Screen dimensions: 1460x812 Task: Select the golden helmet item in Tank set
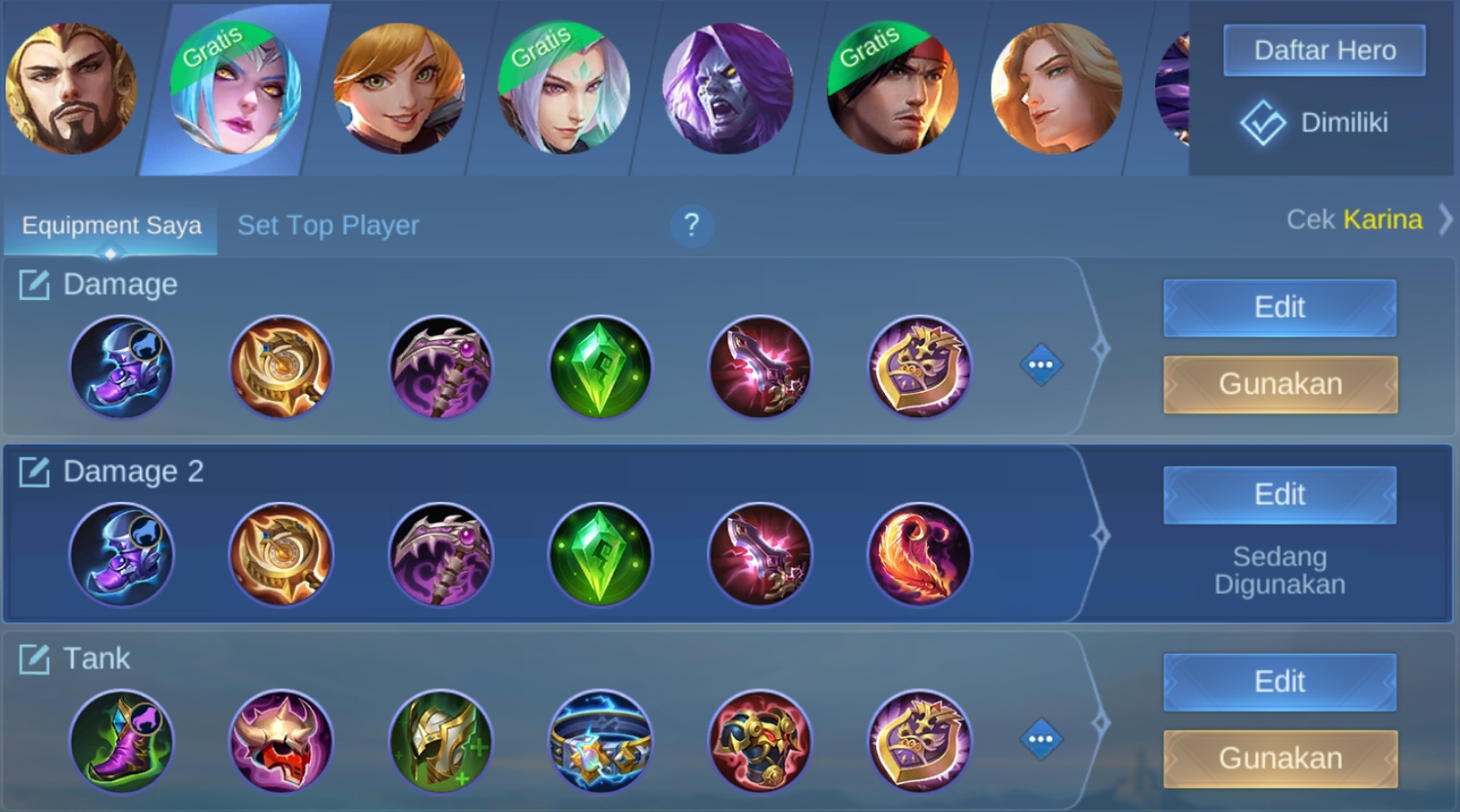[440, 741]
